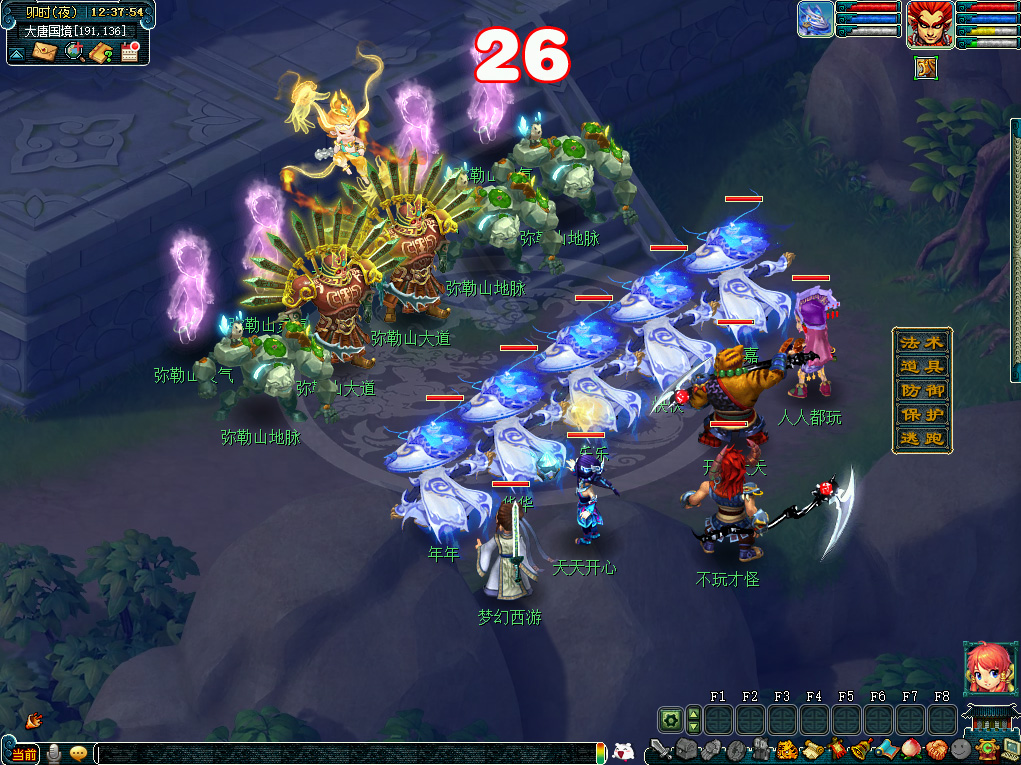The image size is (1021, 765).
Task: Open the world map magnifier icon
Action: (73, 52)
